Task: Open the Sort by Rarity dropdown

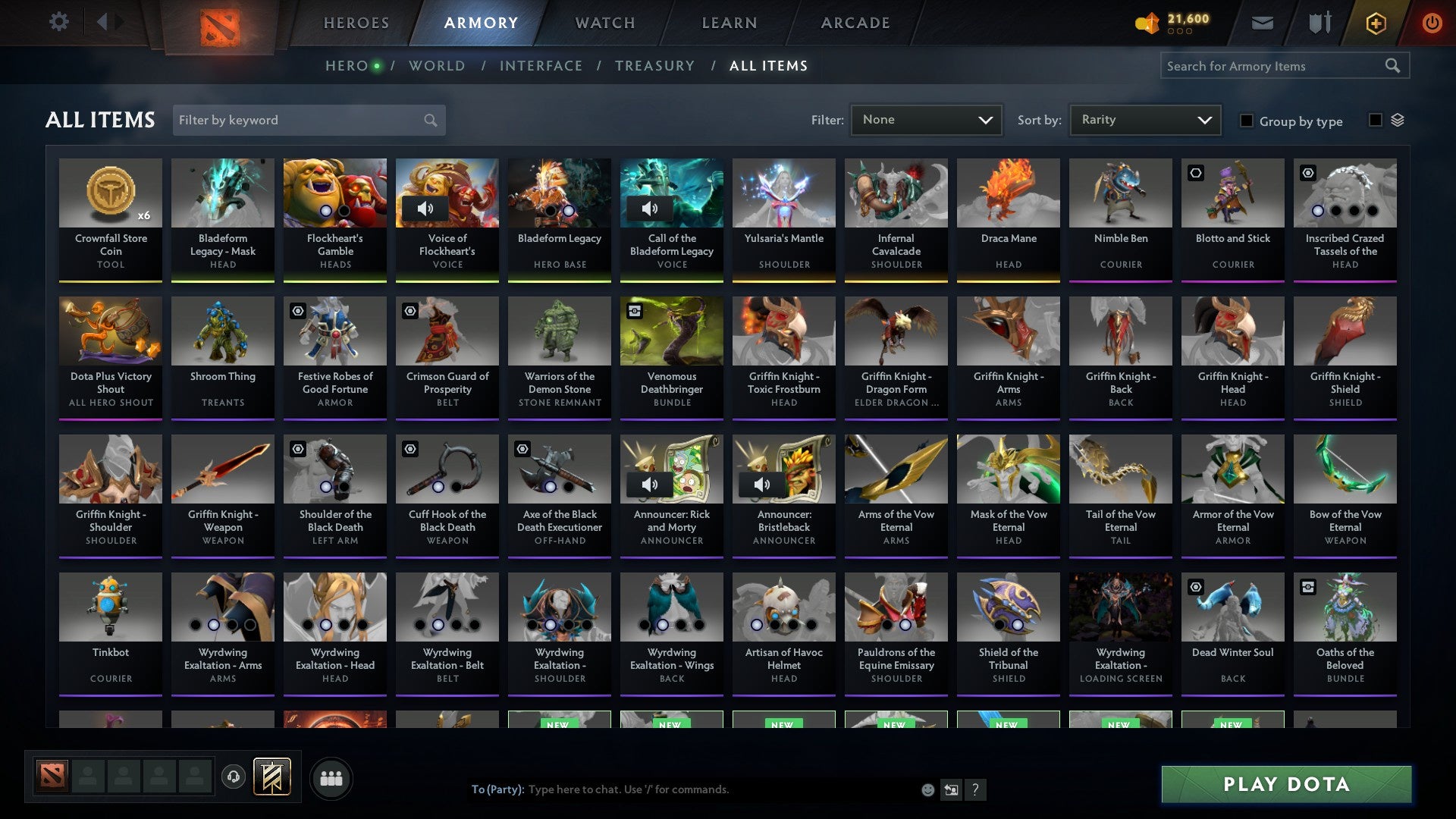Action: tap(1144, 119)
